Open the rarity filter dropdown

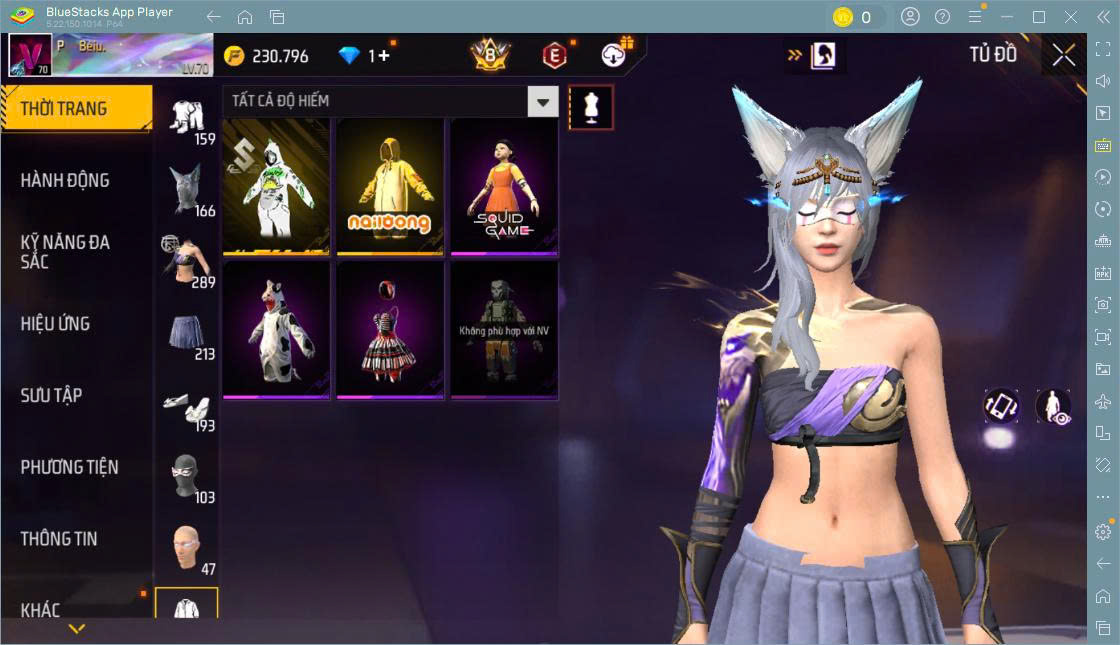[x=543, y=101]
